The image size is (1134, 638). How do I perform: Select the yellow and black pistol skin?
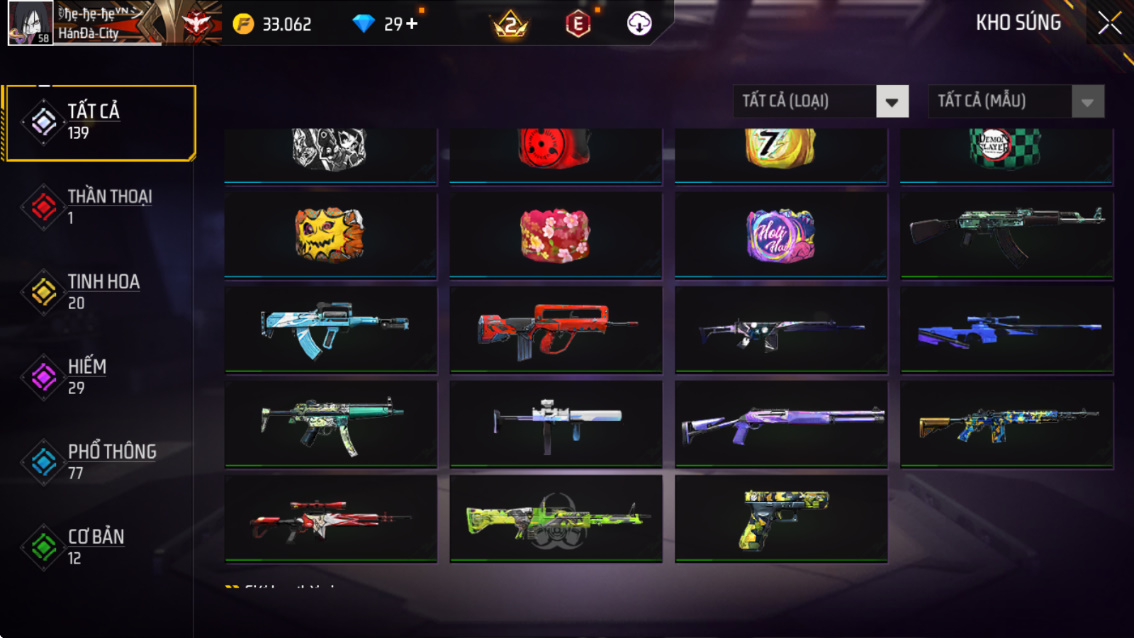pos(781,518)
